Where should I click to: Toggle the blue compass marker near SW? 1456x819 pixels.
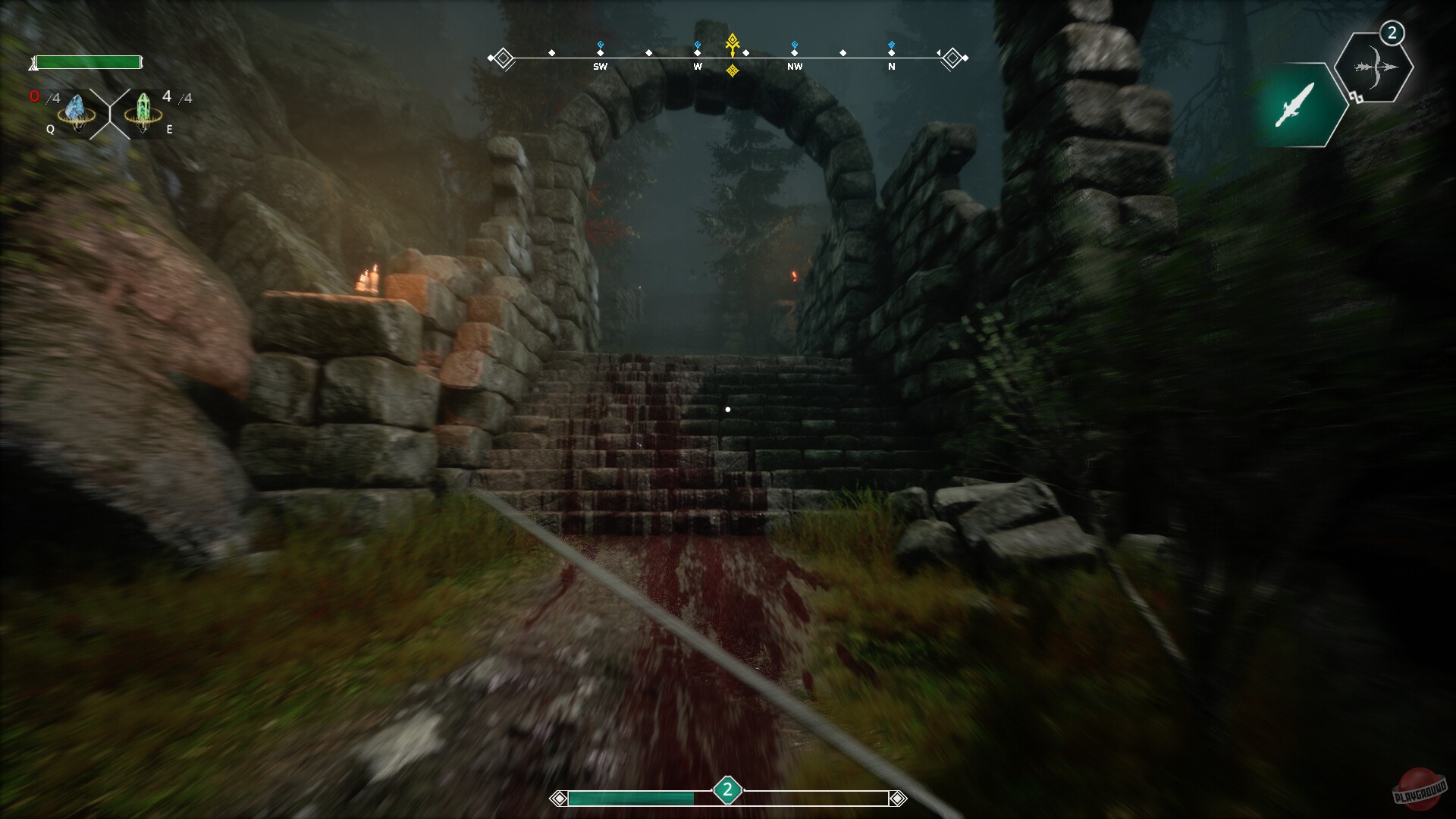point(600,44)
